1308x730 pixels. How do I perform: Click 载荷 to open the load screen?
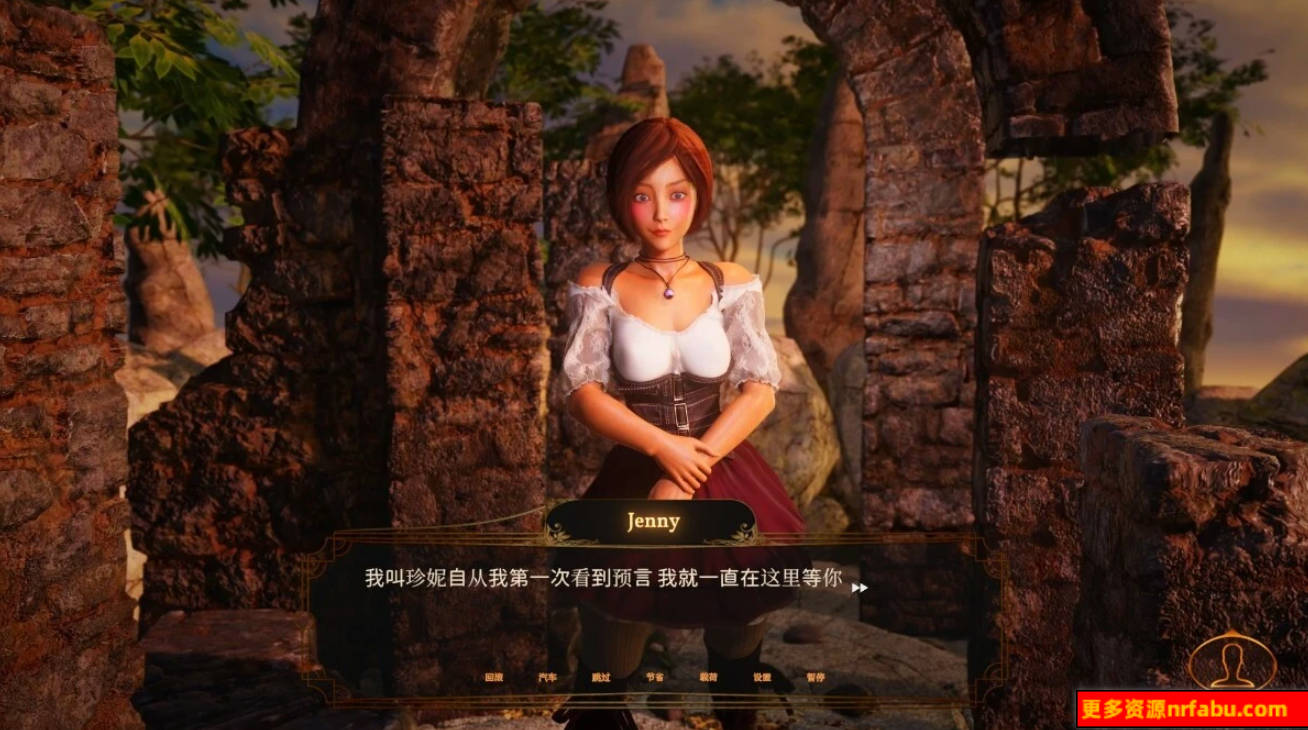point(707,676)
